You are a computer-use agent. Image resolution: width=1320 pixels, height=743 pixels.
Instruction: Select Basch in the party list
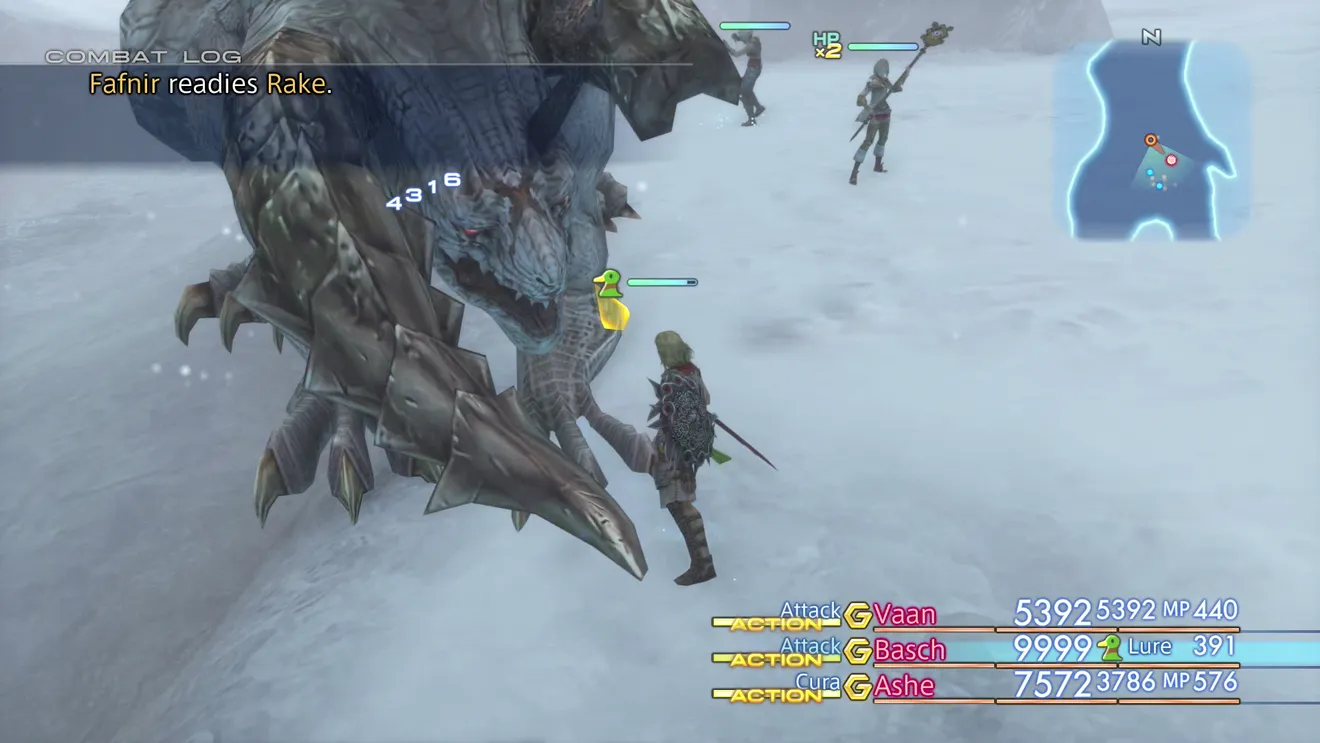tap(909, 650)
